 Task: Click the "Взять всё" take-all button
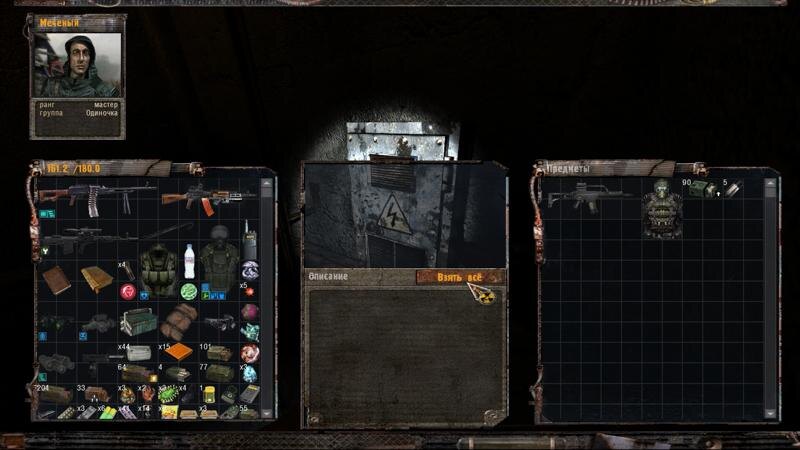point(459,276)
